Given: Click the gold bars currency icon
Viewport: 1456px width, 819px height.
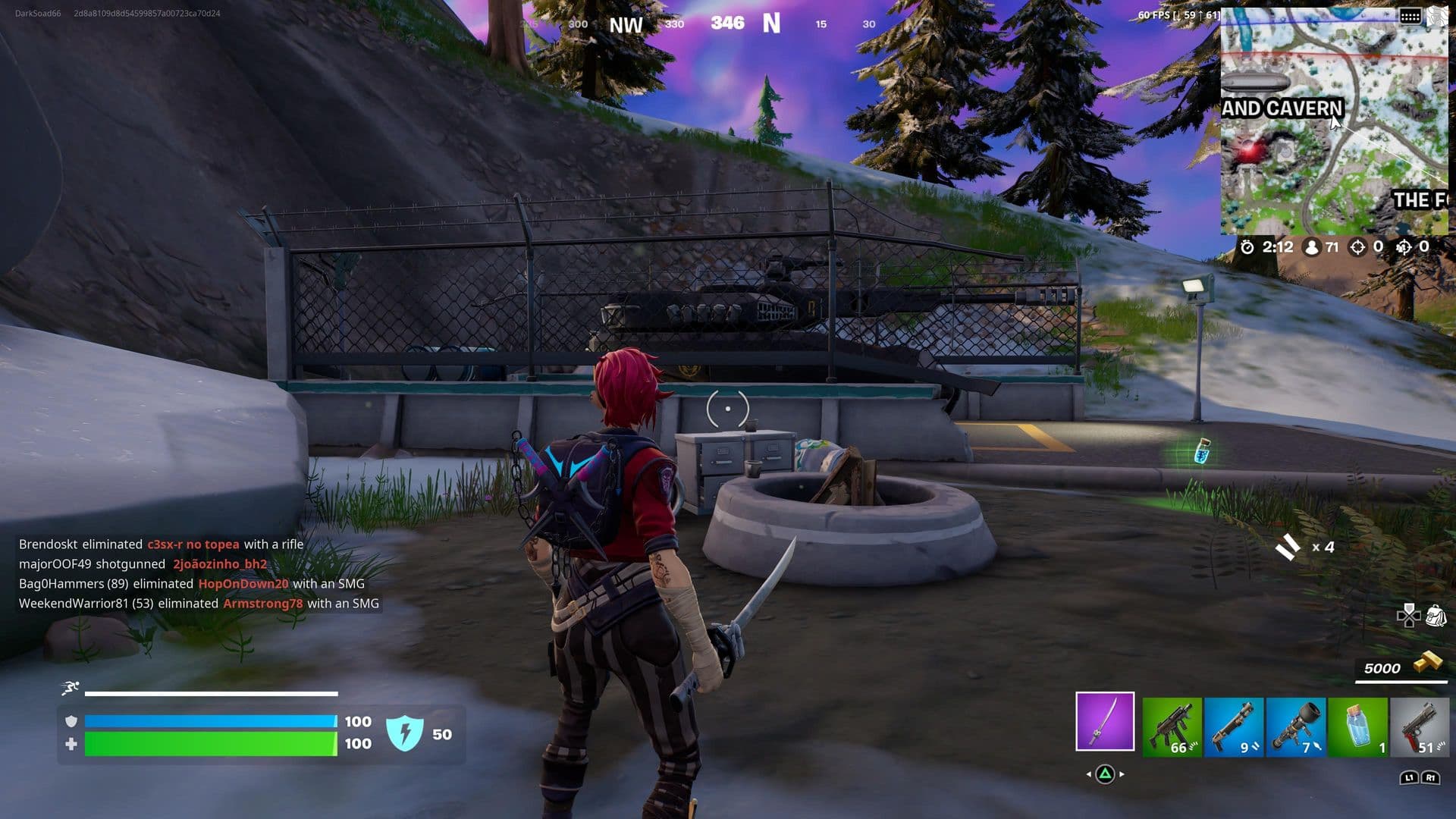Looking at the screenshot, I should click(1427, 662).
